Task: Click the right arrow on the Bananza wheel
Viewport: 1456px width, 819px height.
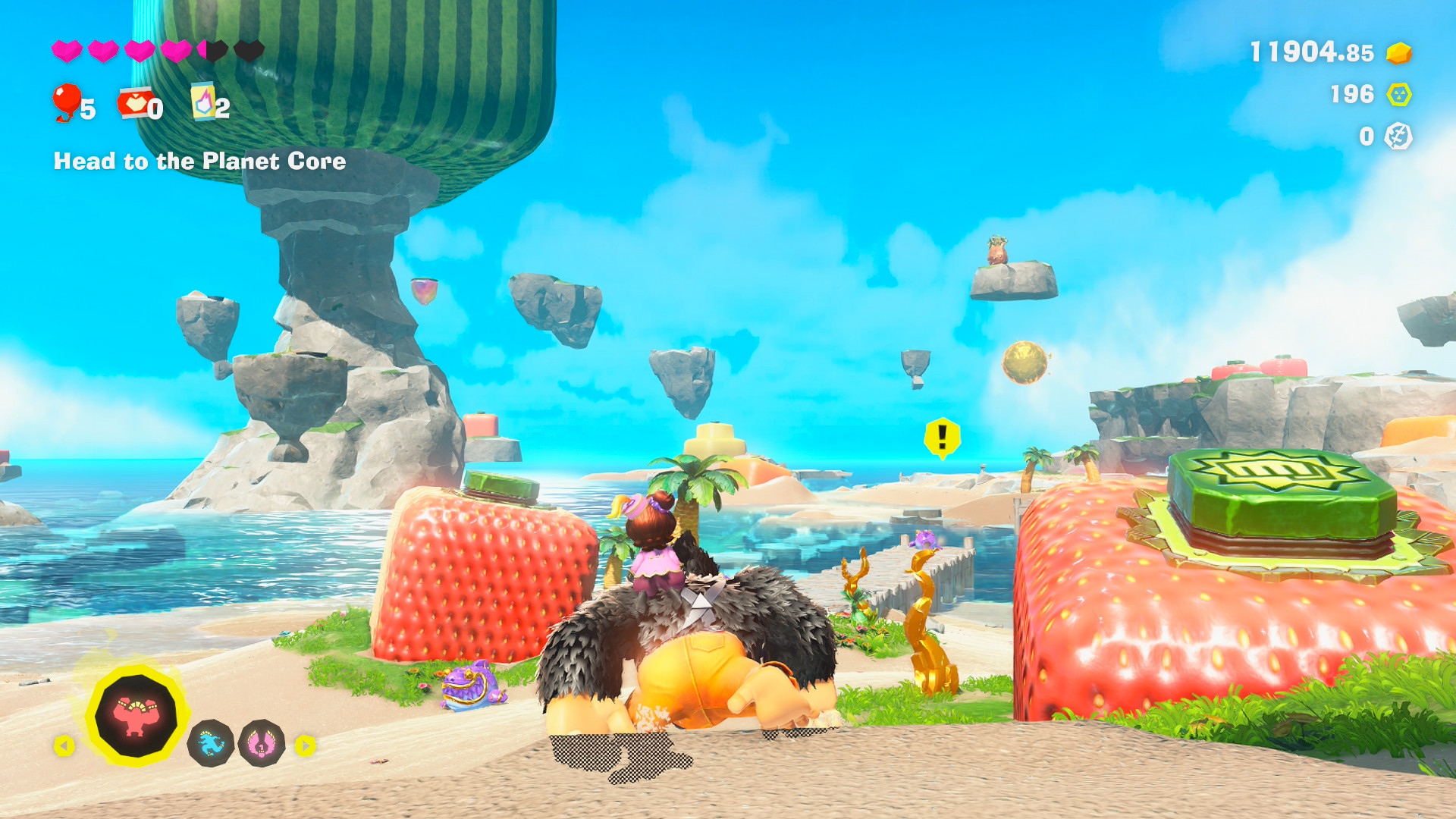Action: point(306,744)
